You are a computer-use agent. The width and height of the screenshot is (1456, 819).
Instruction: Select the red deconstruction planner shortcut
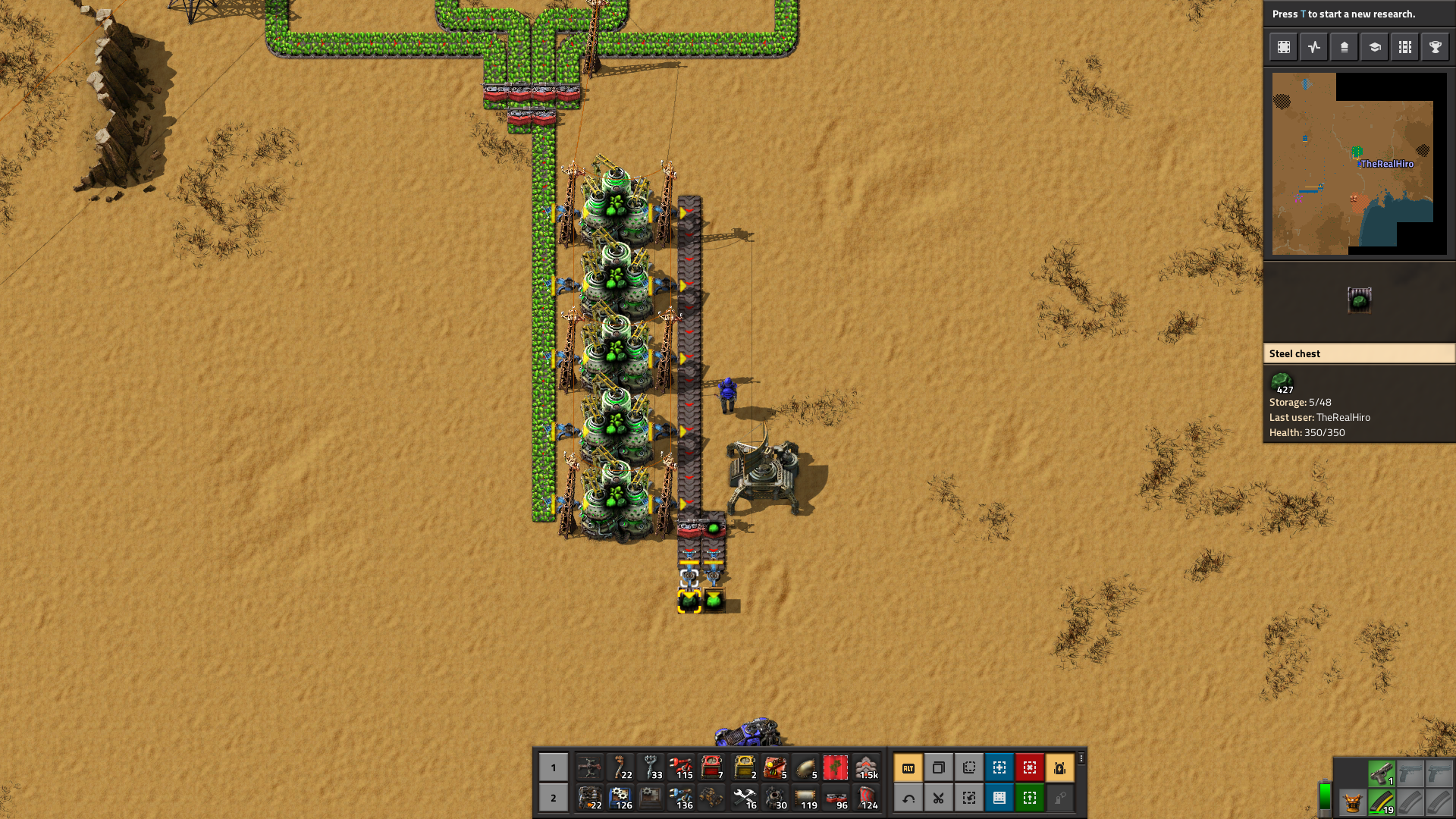[x=1029, y=767]
